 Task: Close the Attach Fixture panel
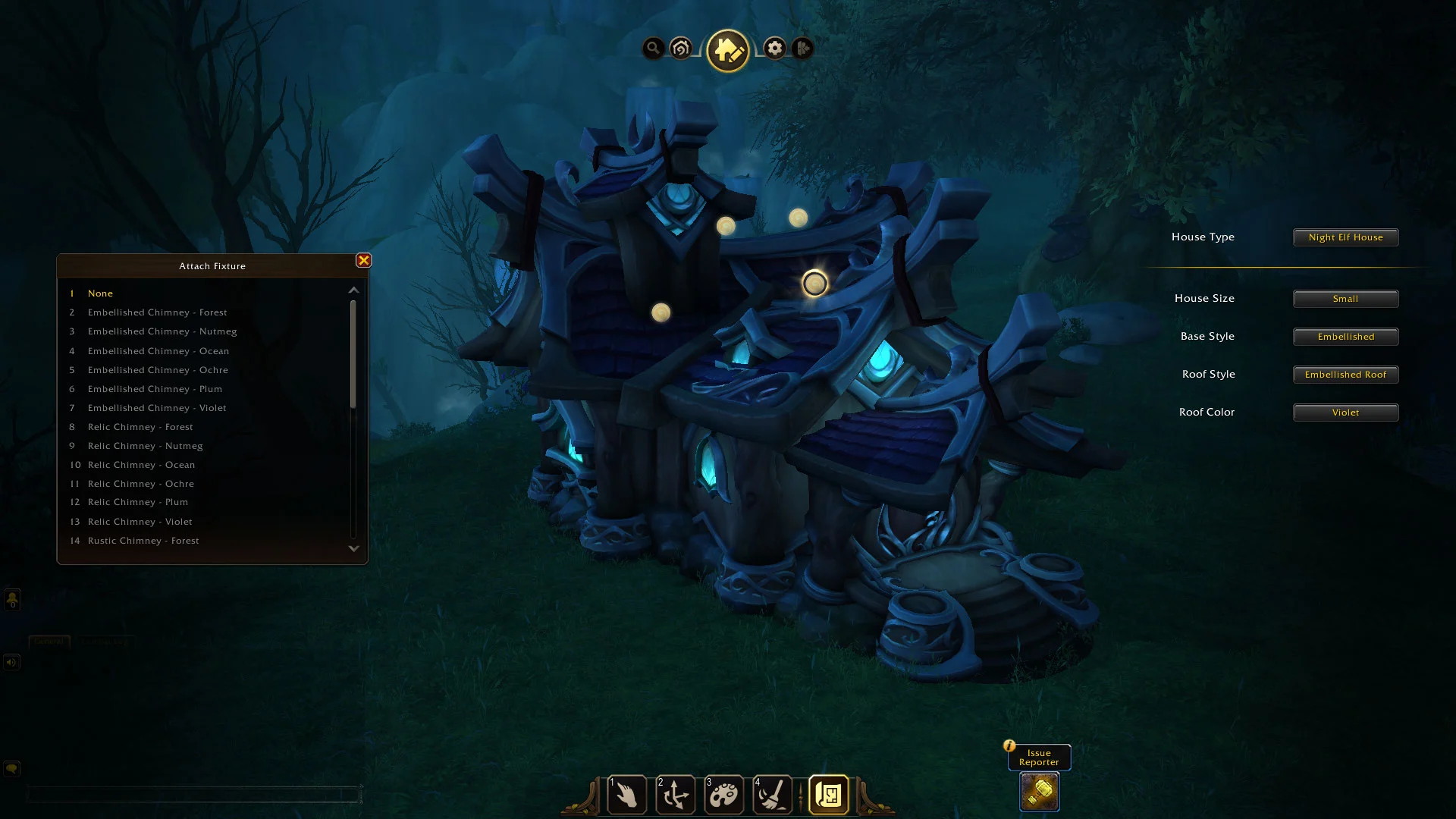363,261
